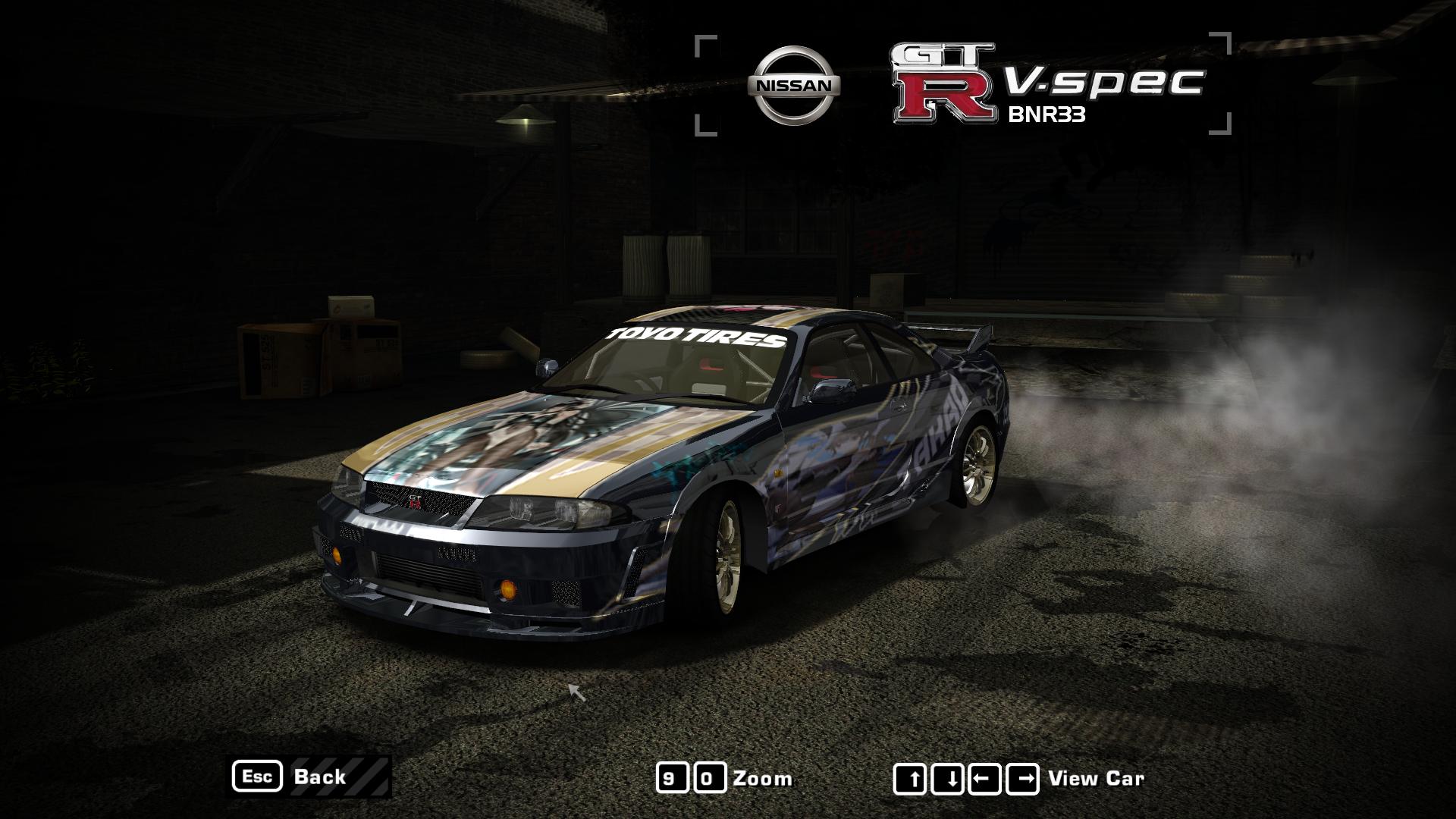Expand the BNR33 model details label
The image size is (1456, 819).
tap(1047, 115)
